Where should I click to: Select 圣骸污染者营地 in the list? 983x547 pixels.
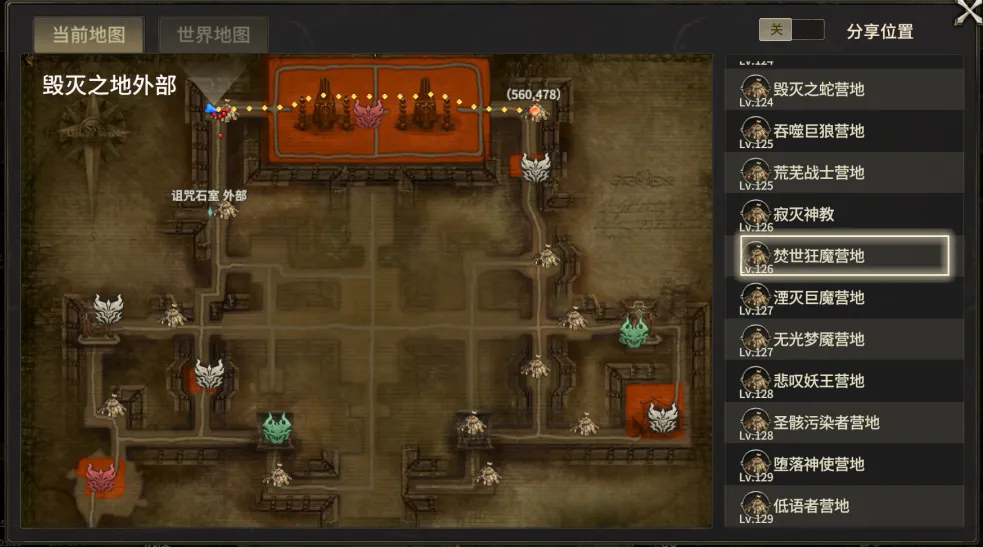[x=844, y=423]
